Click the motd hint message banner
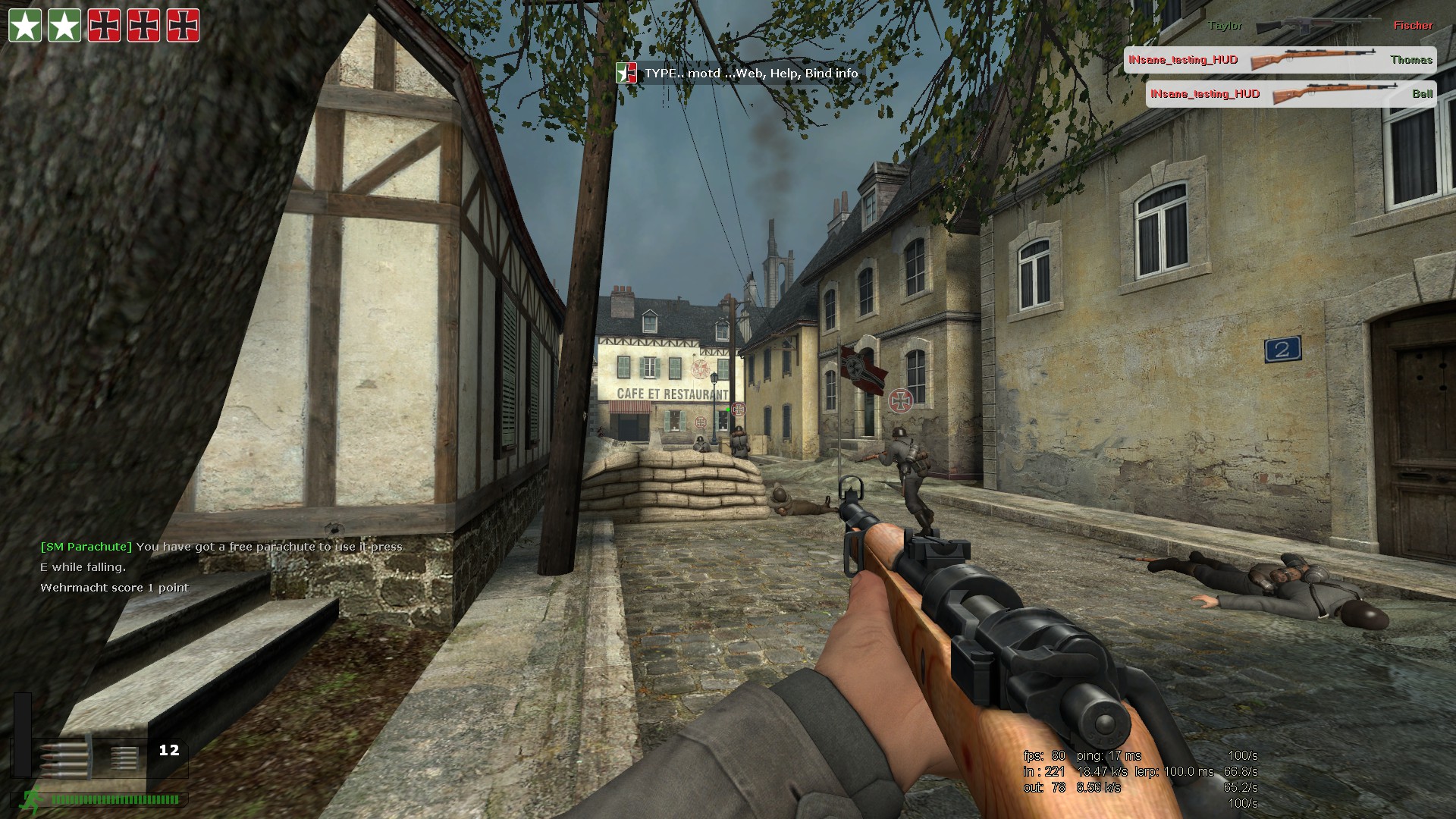The height and width of the screenshot is (819, 1456). [738, 74]
